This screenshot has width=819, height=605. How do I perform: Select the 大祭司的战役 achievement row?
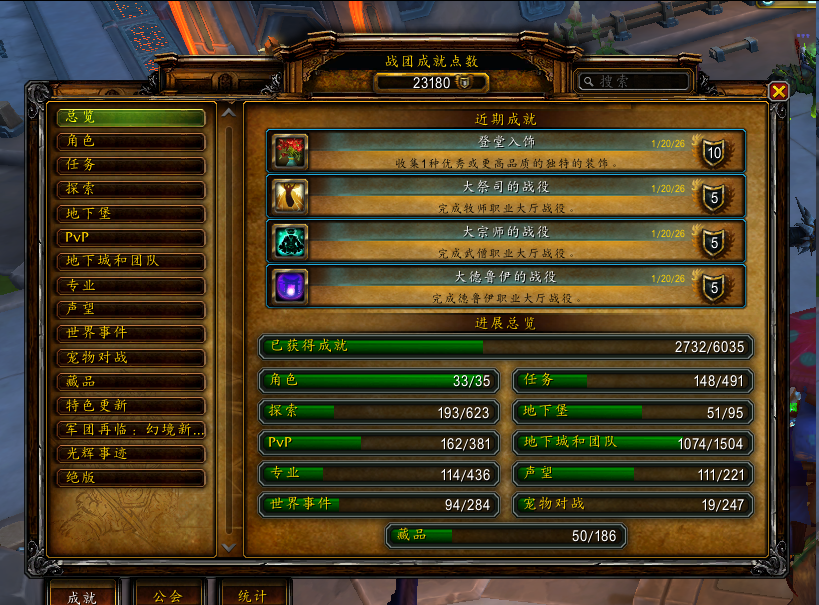[505, 196]
